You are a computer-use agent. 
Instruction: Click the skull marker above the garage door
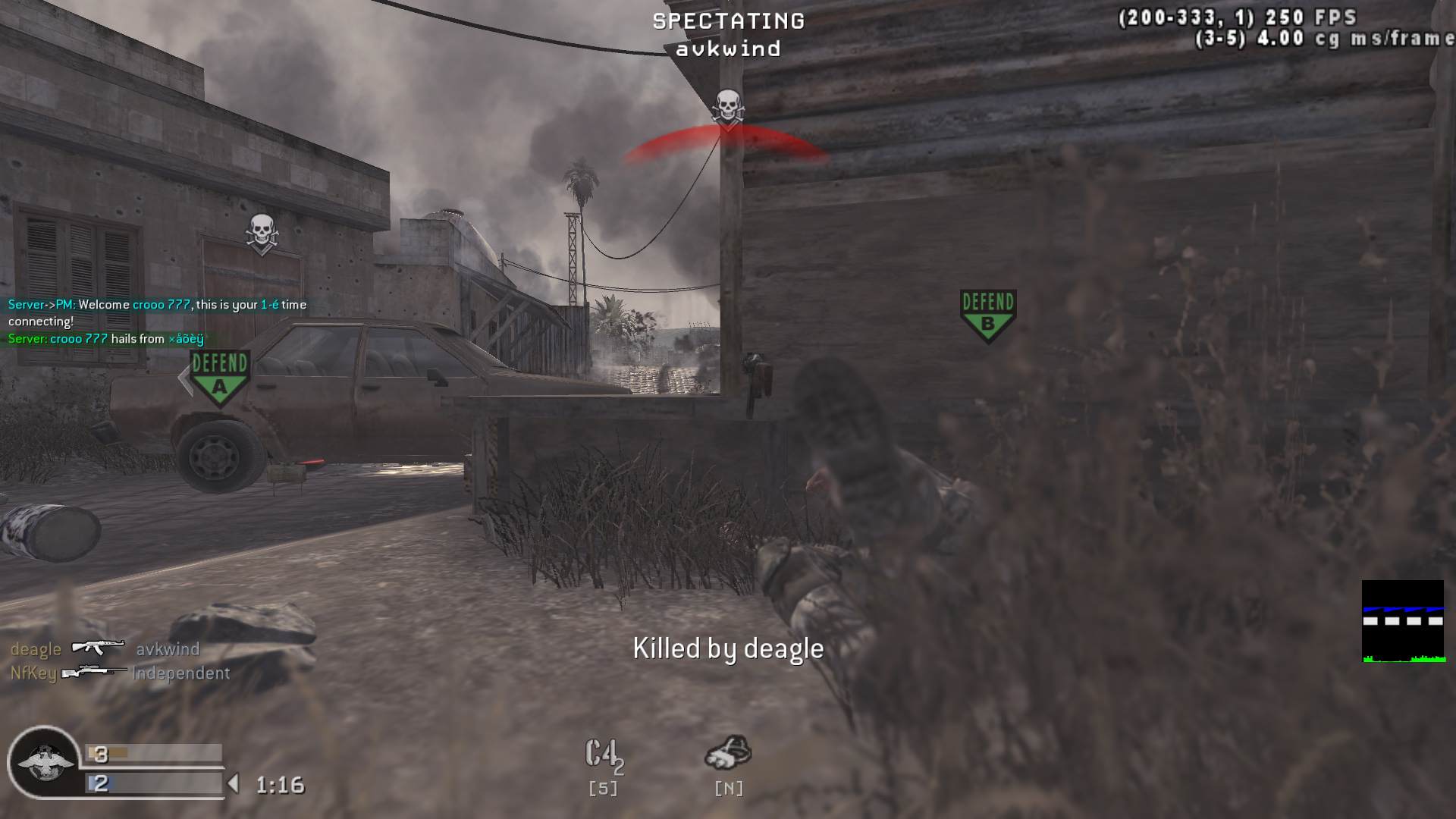click(262, 232)
